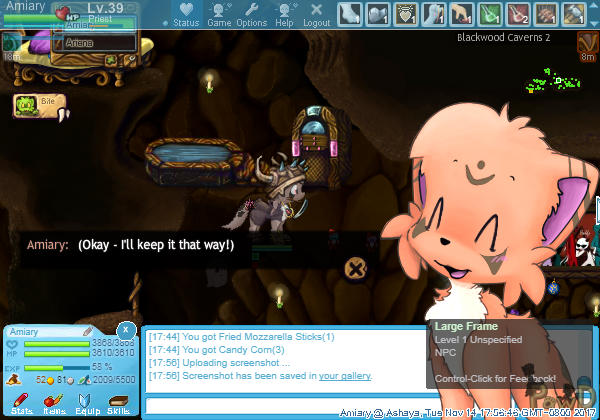The width and height of the screenshot is (600, 420).
Task: Open the Game menu
Action: tap(219, 14)
